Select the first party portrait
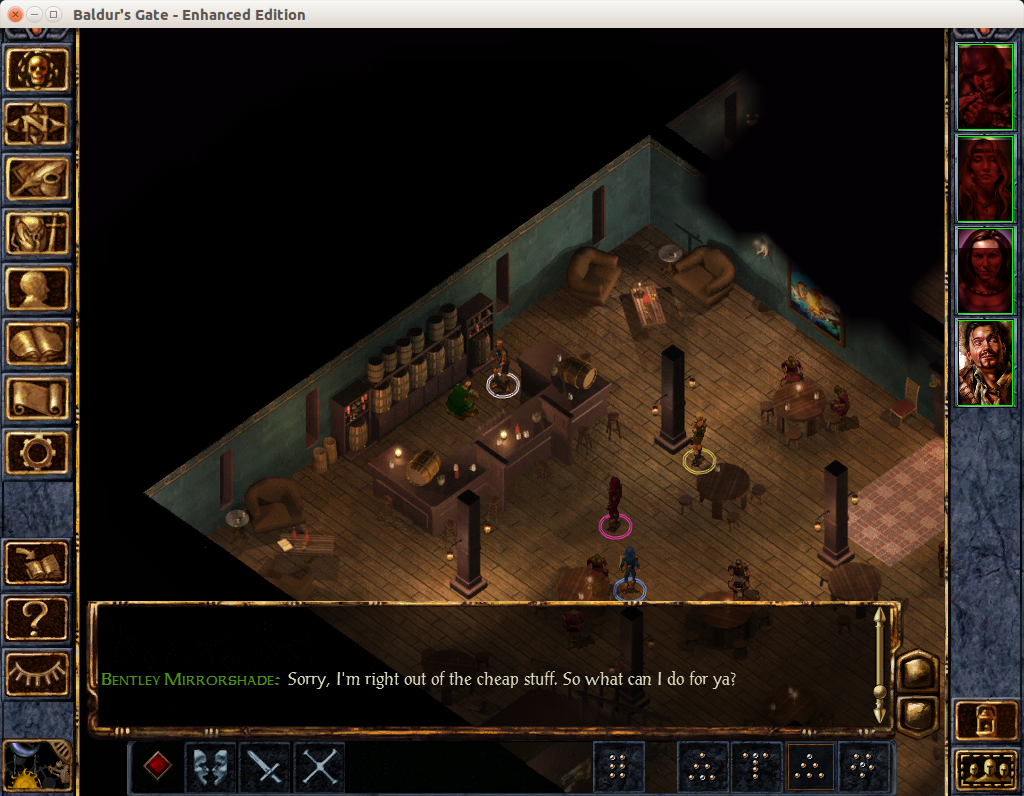1024x796 pixels. point(985,87)
